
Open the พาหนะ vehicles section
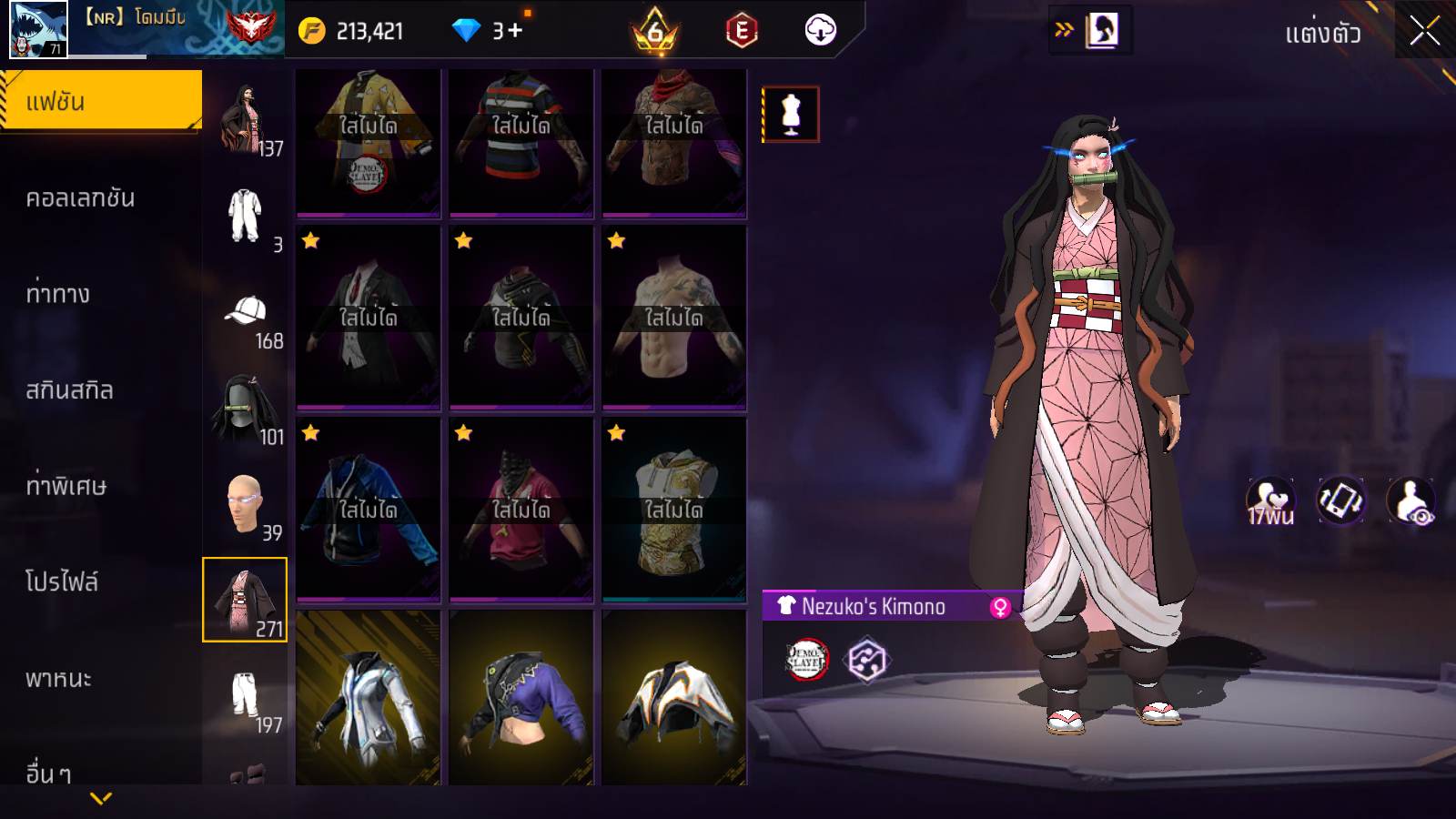coord(59,679)
